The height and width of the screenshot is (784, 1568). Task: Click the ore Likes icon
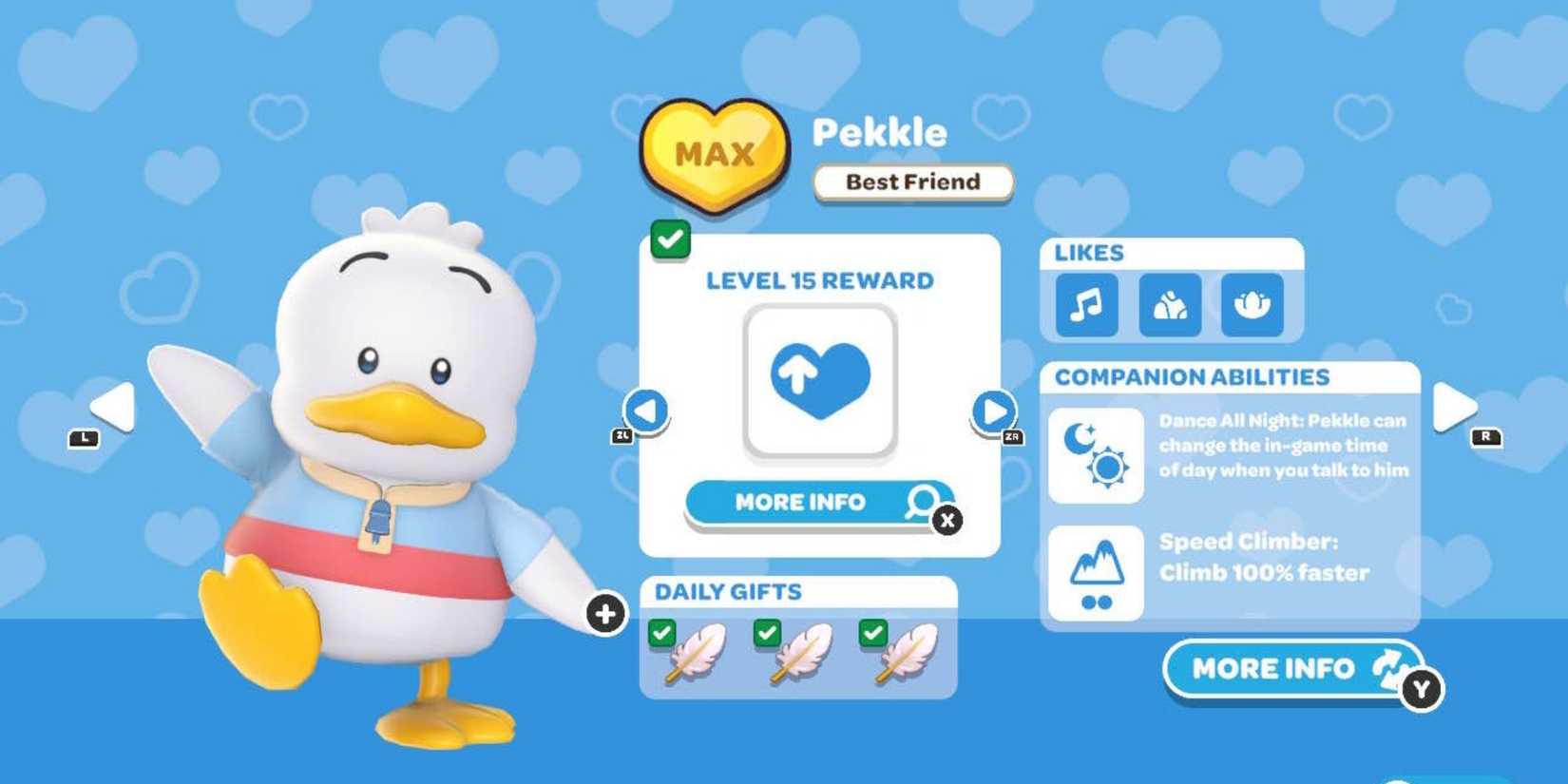point(1169,306)
